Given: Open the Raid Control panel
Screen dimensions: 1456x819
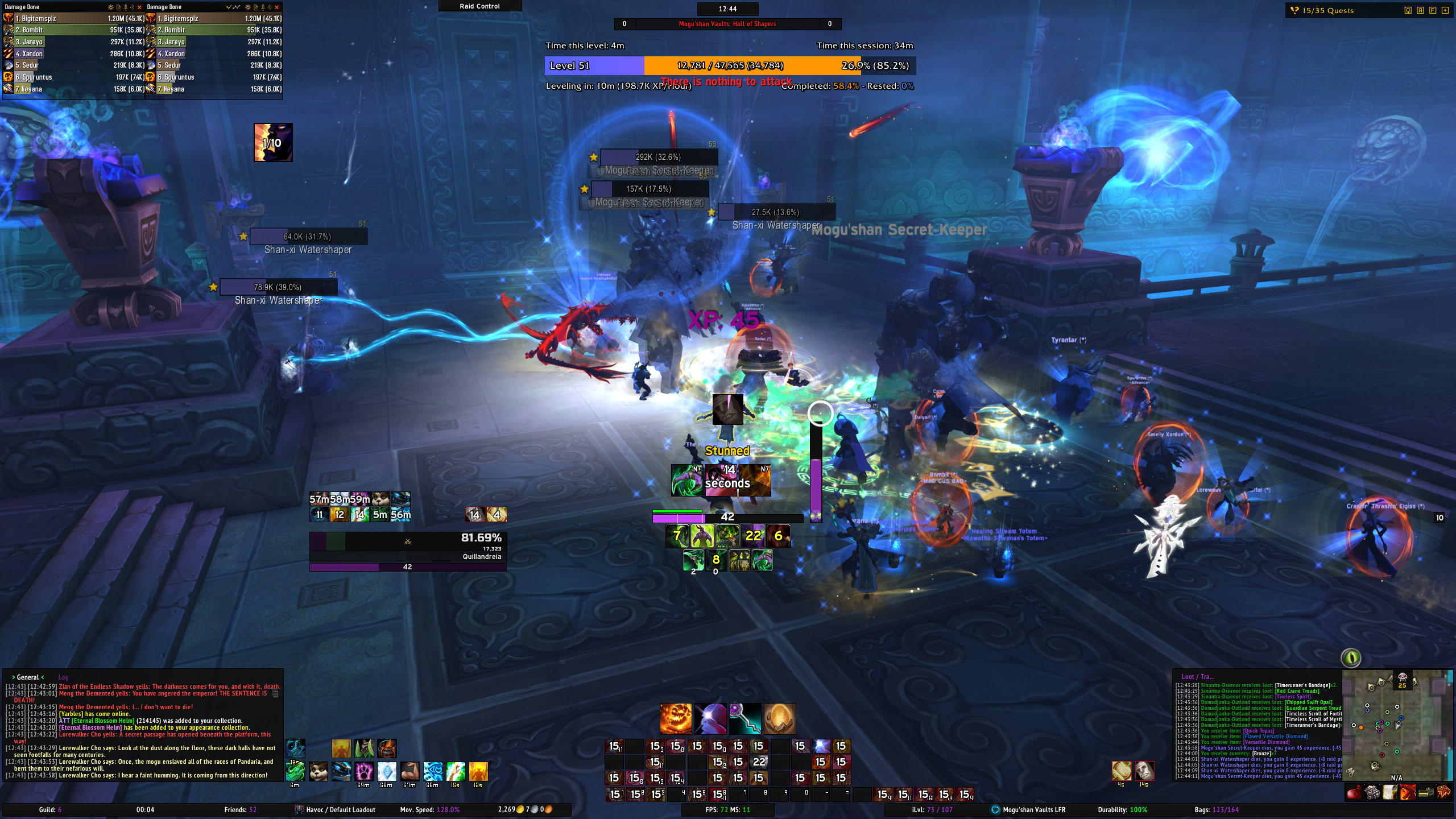Looking at the screenshot, I should (x=479, y=6).
